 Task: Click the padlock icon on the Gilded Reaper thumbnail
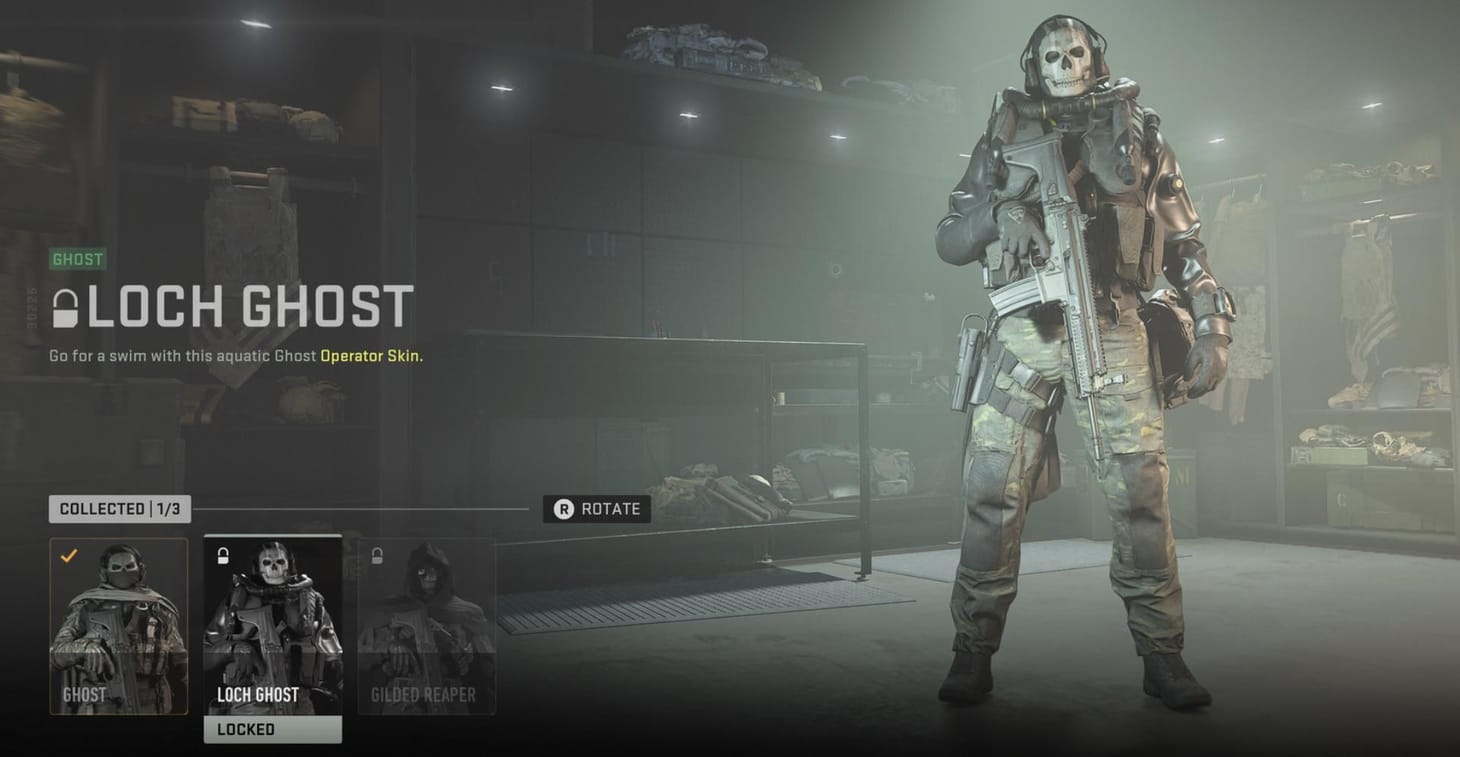[378, 557]
